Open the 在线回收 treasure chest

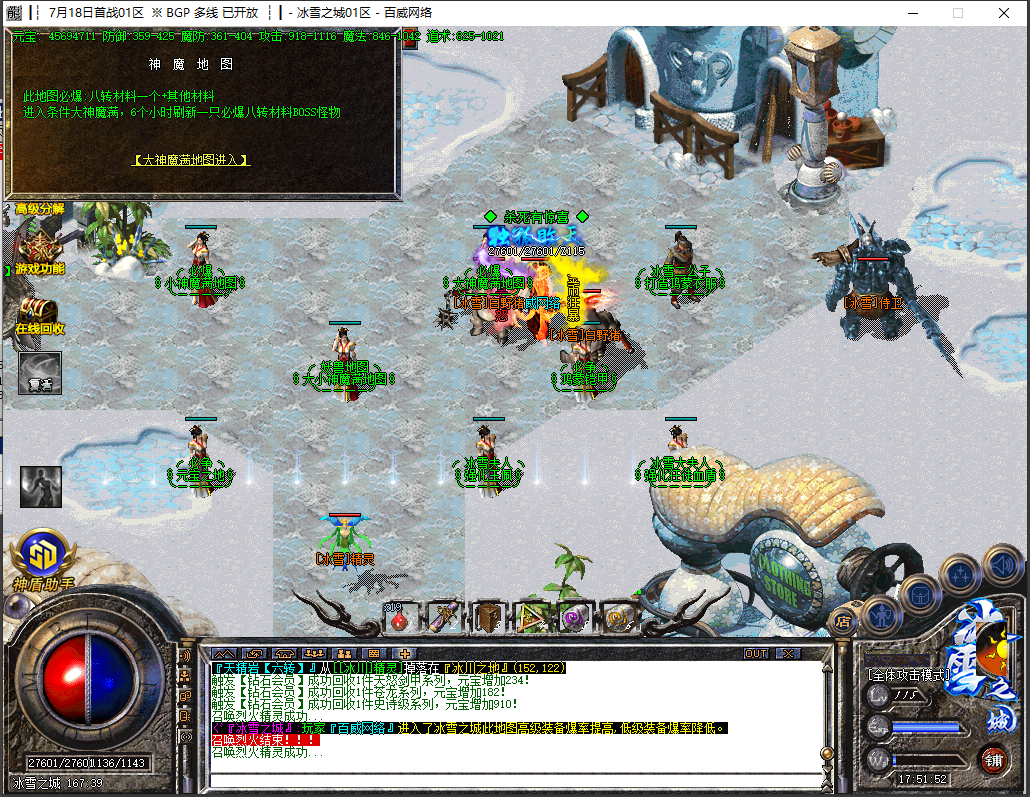38,313
